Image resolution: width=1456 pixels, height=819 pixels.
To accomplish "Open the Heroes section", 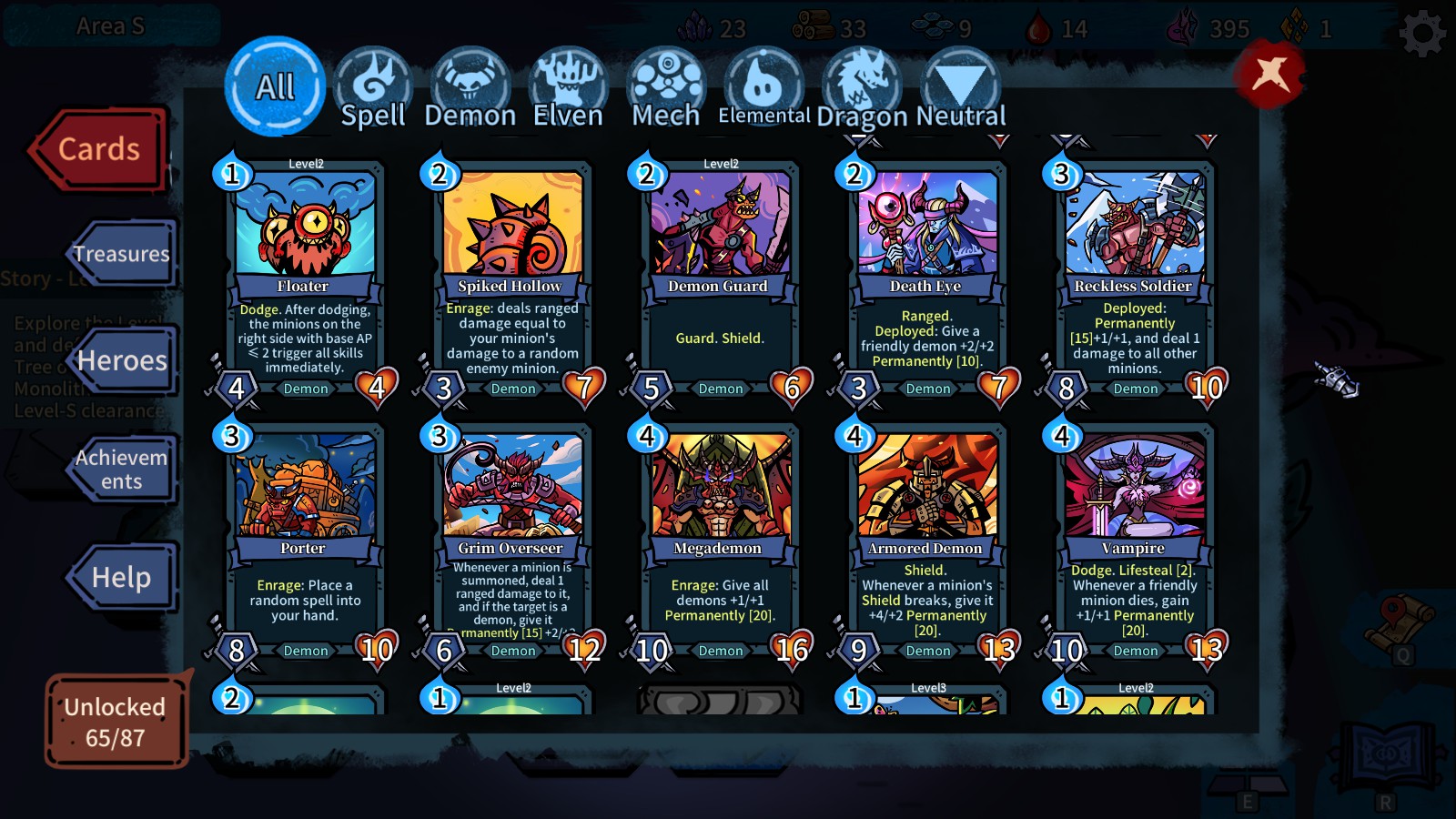I will click(x=121, y=361).
